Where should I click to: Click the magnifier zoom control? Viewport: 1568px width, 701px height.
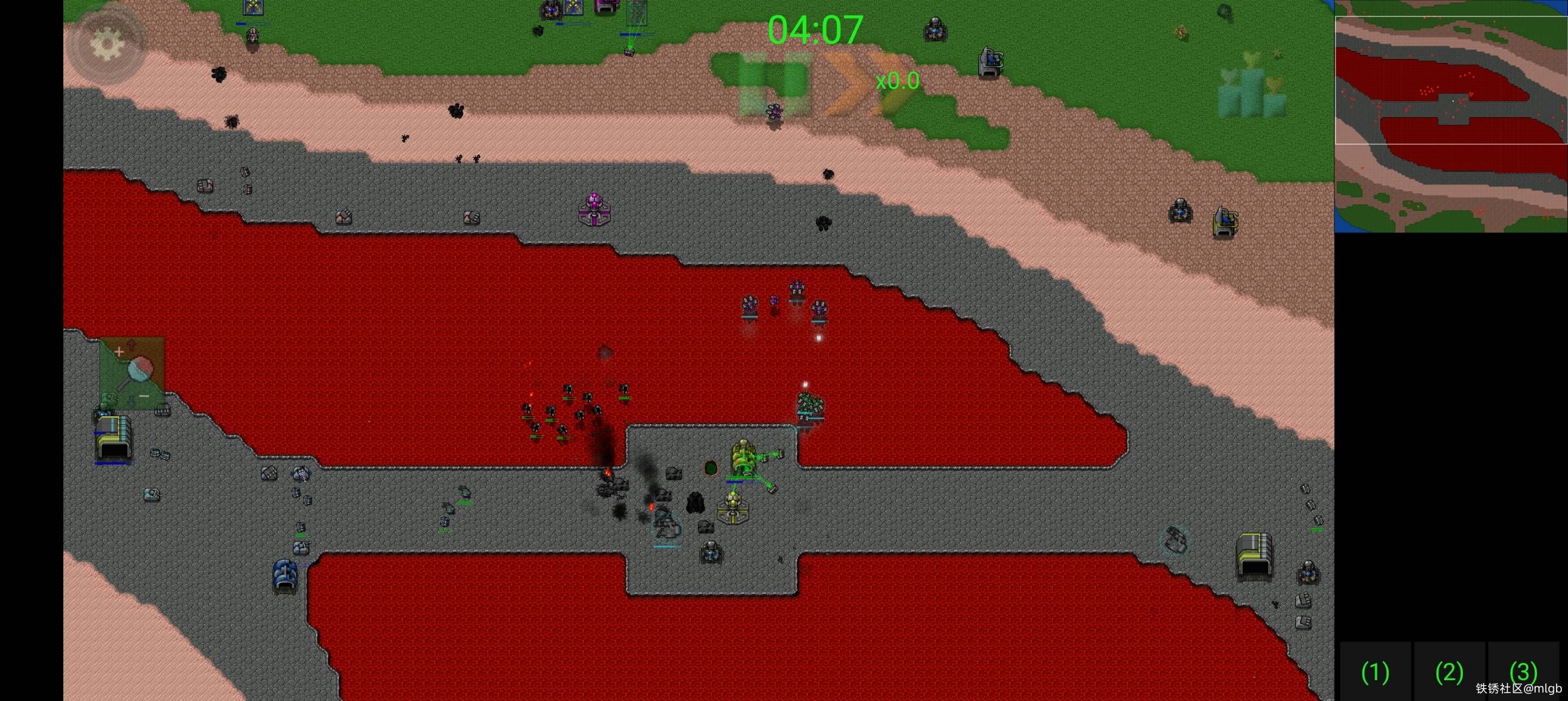133,373
